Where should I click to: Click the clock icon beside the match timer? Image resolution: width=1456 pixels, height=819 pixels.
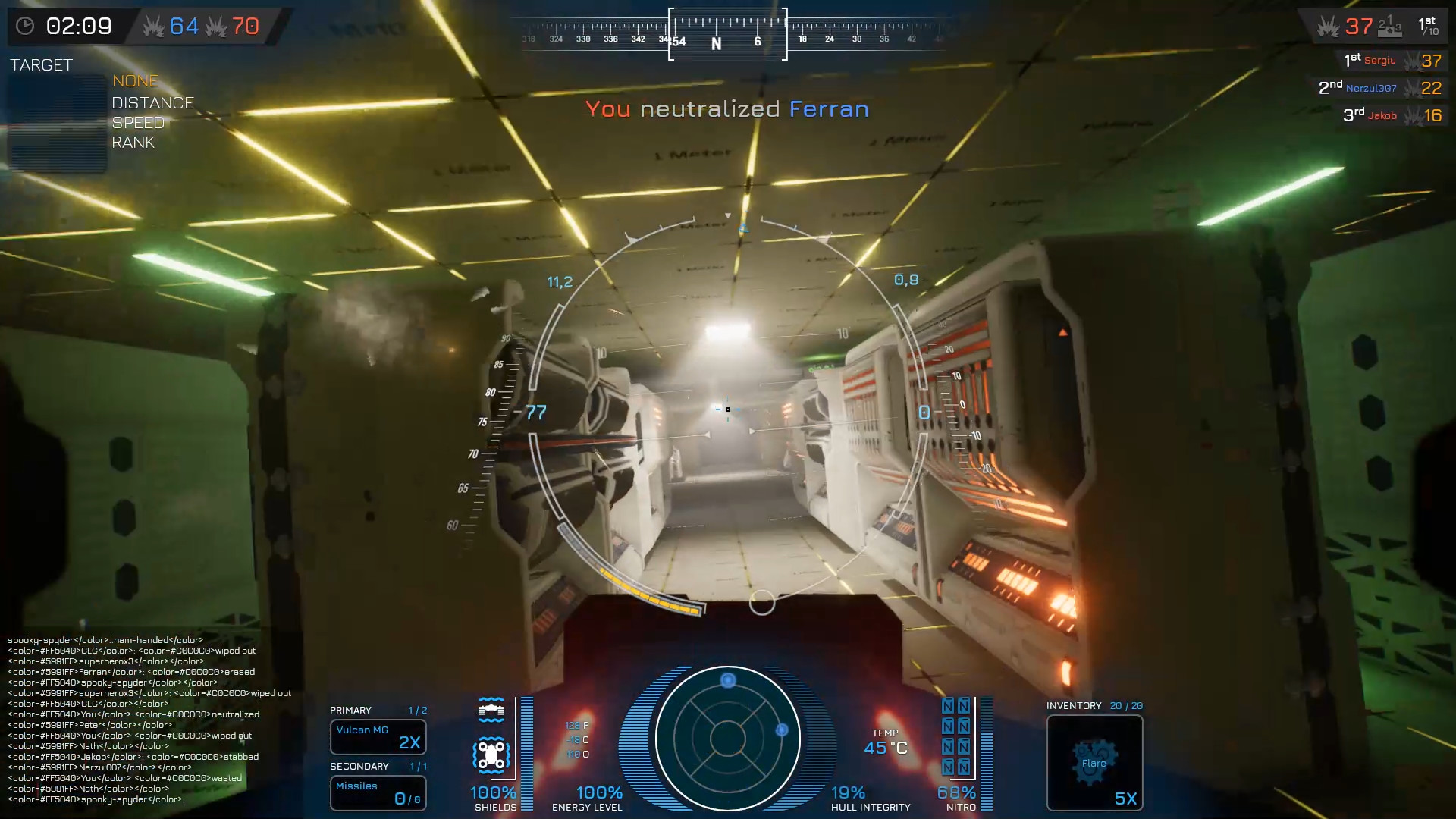point(27,26)
